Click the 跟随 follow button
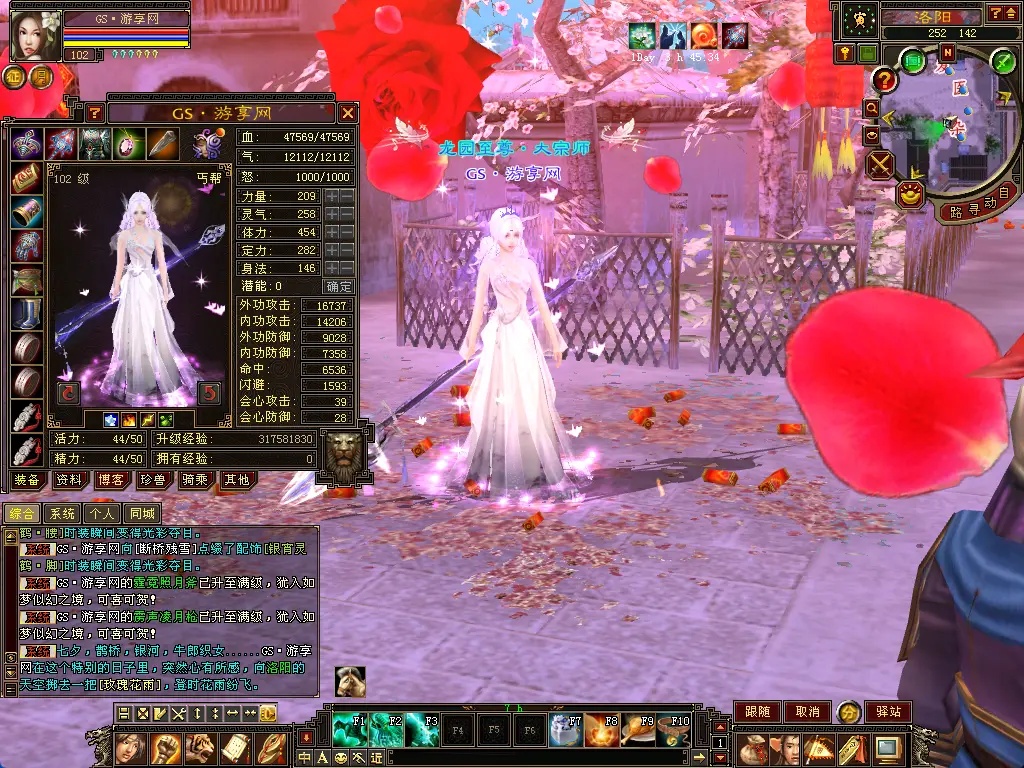Image resolution: width=1024 pixels, height=768 pixels. point(757,712)
